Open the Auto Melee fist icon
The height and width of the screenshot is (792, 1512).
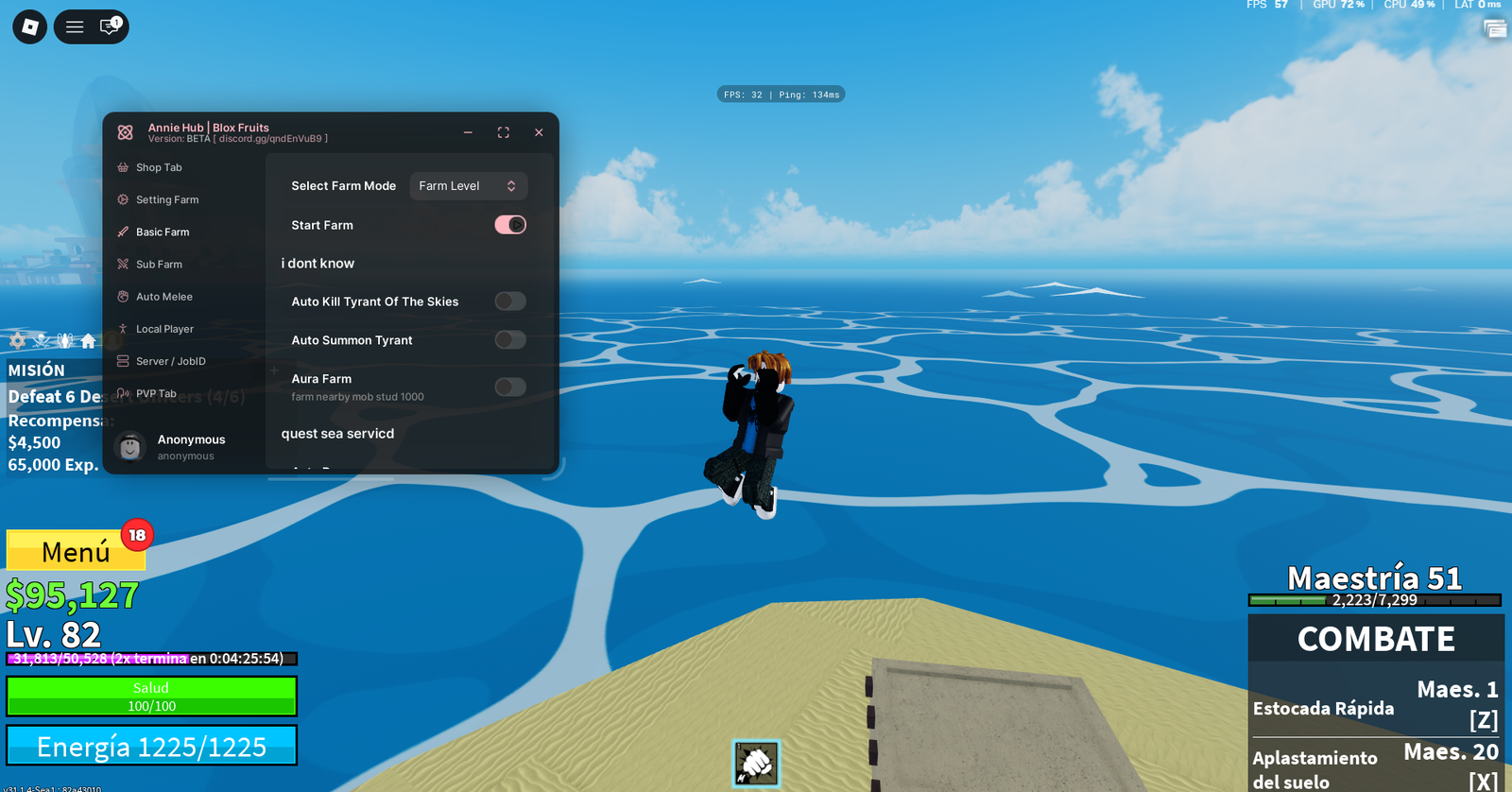tap(123, 296)
